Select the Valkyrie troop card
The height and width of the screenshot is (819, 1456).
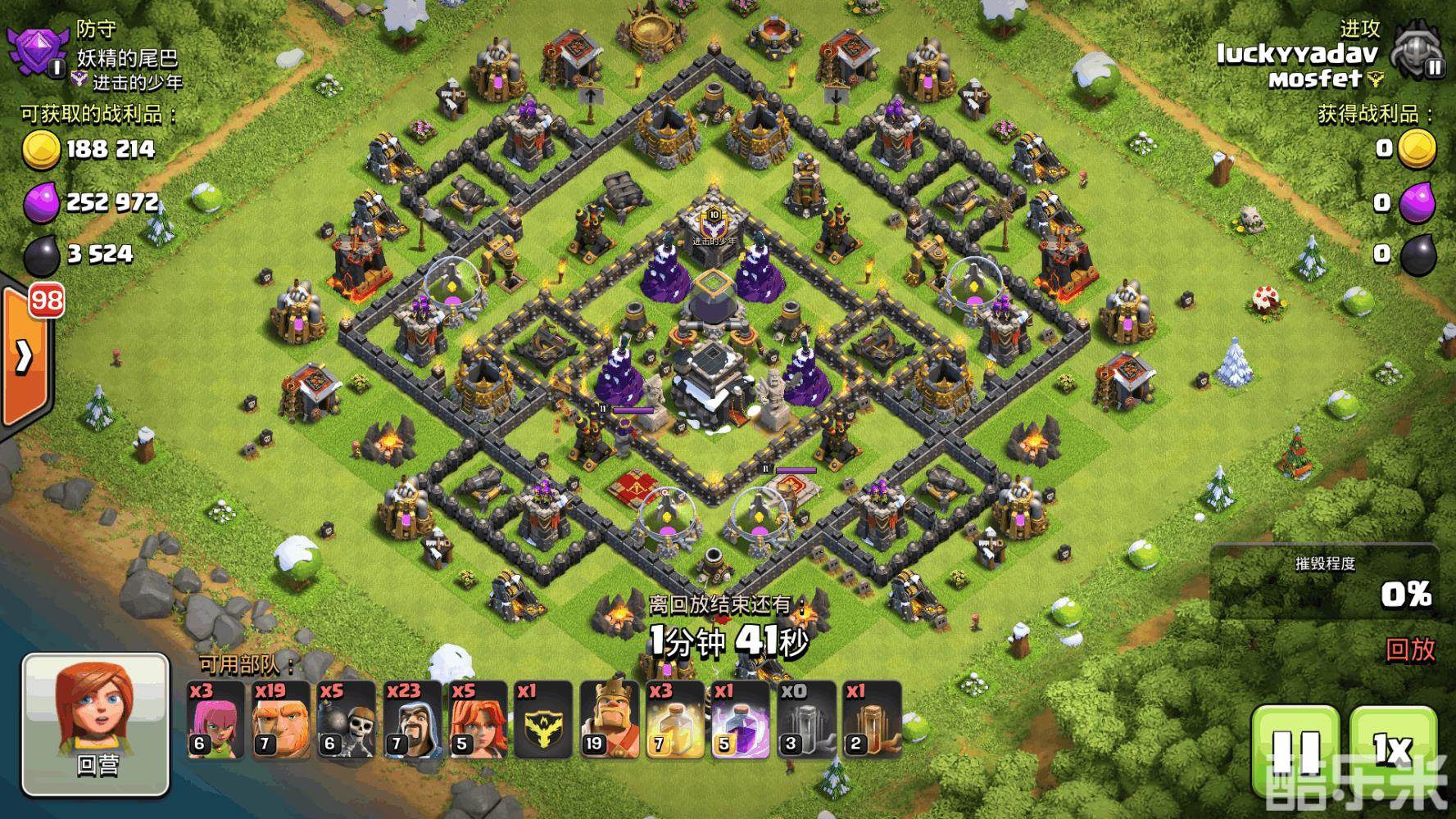click(478, 720)
